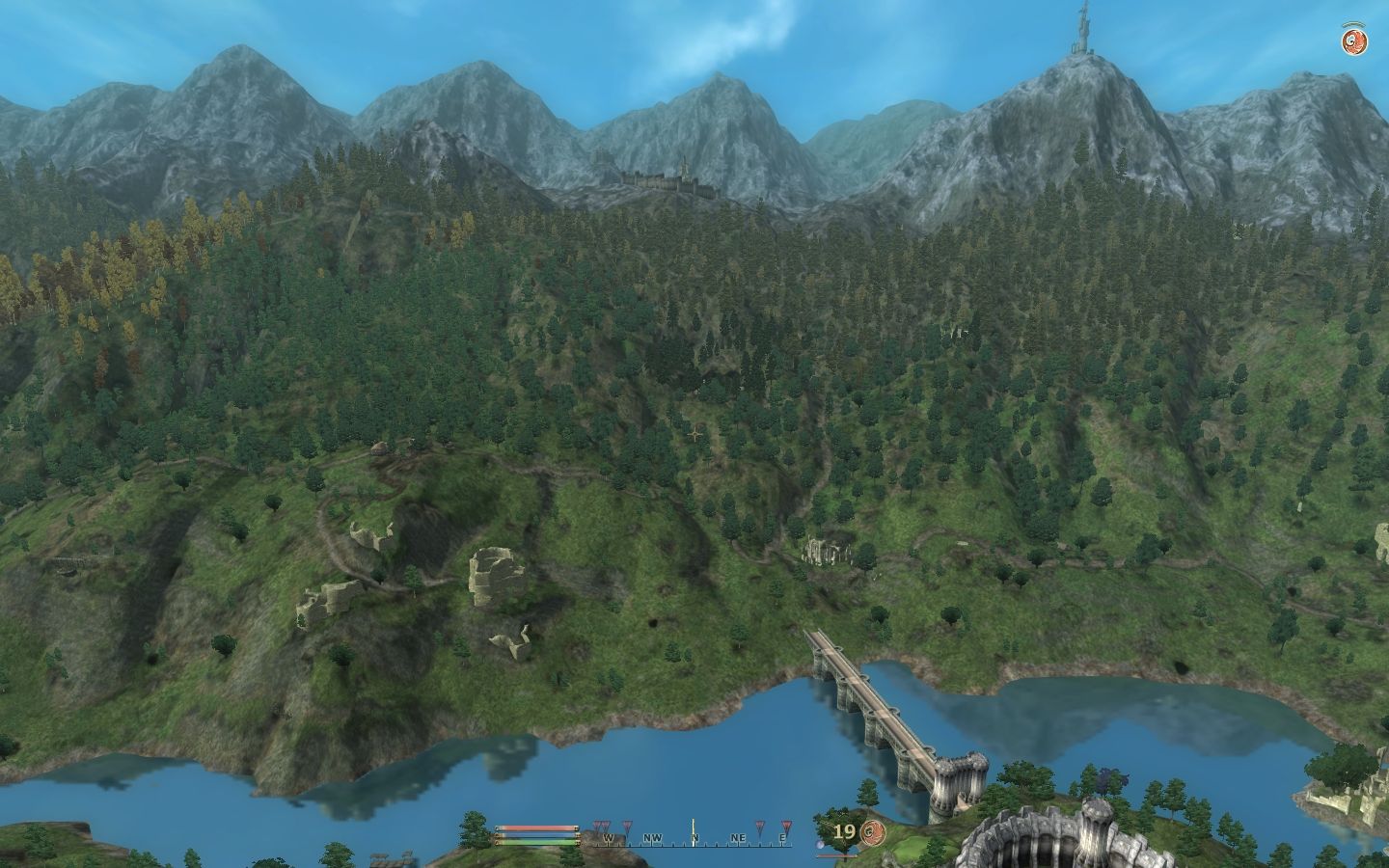Click the gold coin currency icon
This screenshot has width=1389, height=868.
pyautogui.click(x=872, y=831)
